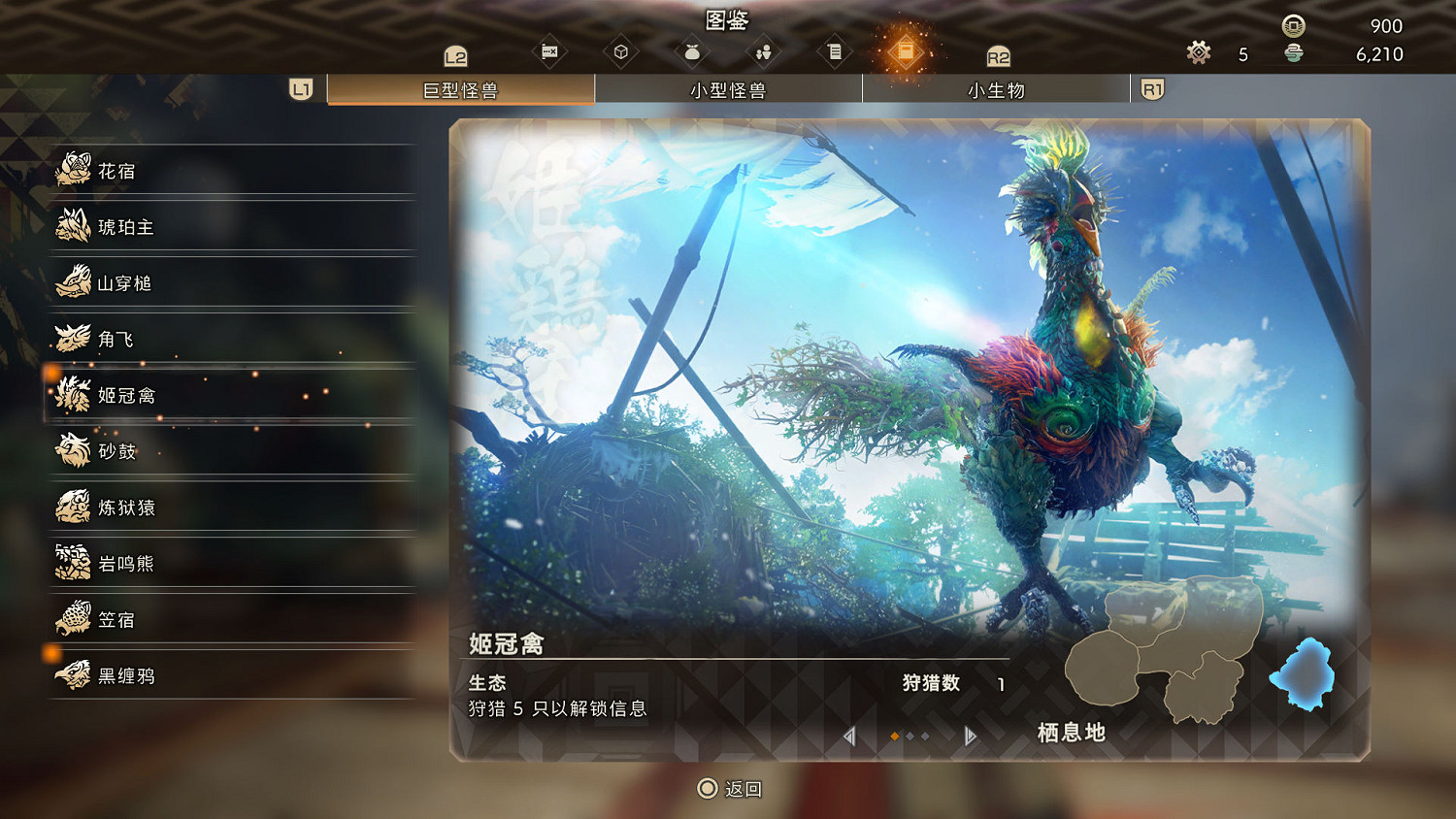Advance to next page with right arrow
This screenshot has height=819, width=1456.
click(x=968, y=737)
